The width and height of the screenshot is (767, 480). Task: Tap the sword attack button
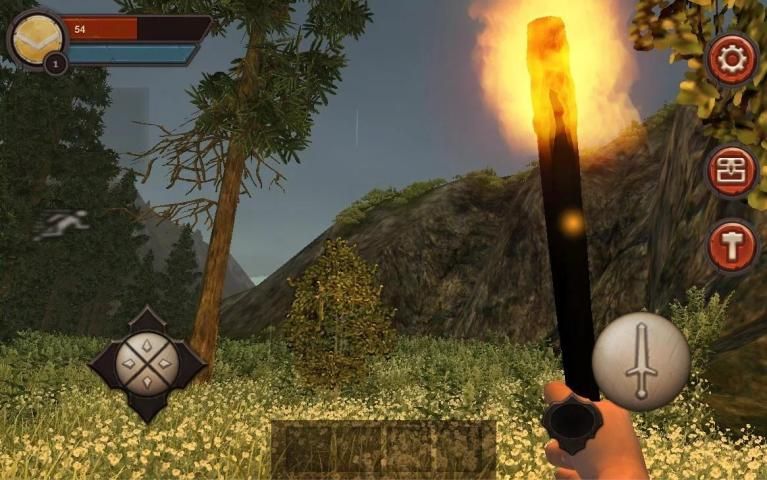640,361
